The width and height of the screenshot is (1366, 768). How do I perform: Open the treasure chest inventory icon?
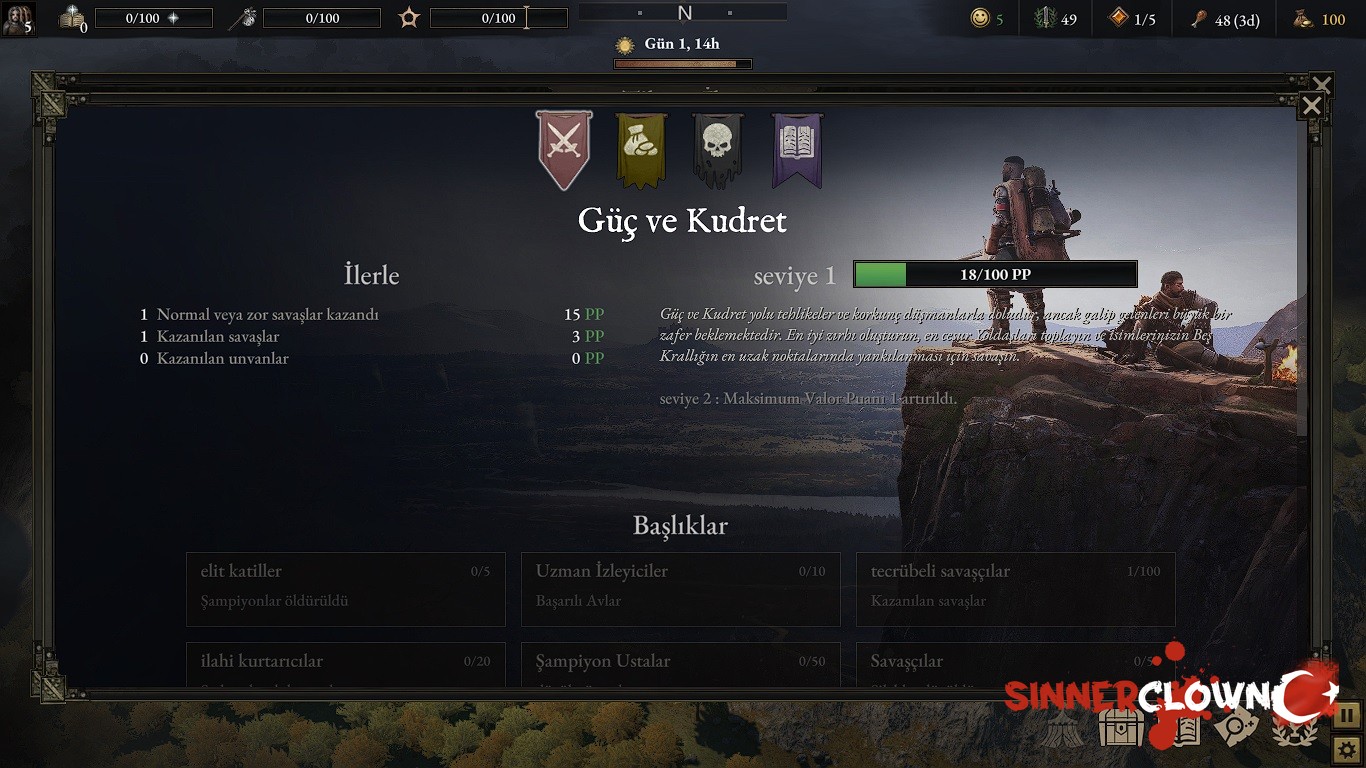point(1121,727)
